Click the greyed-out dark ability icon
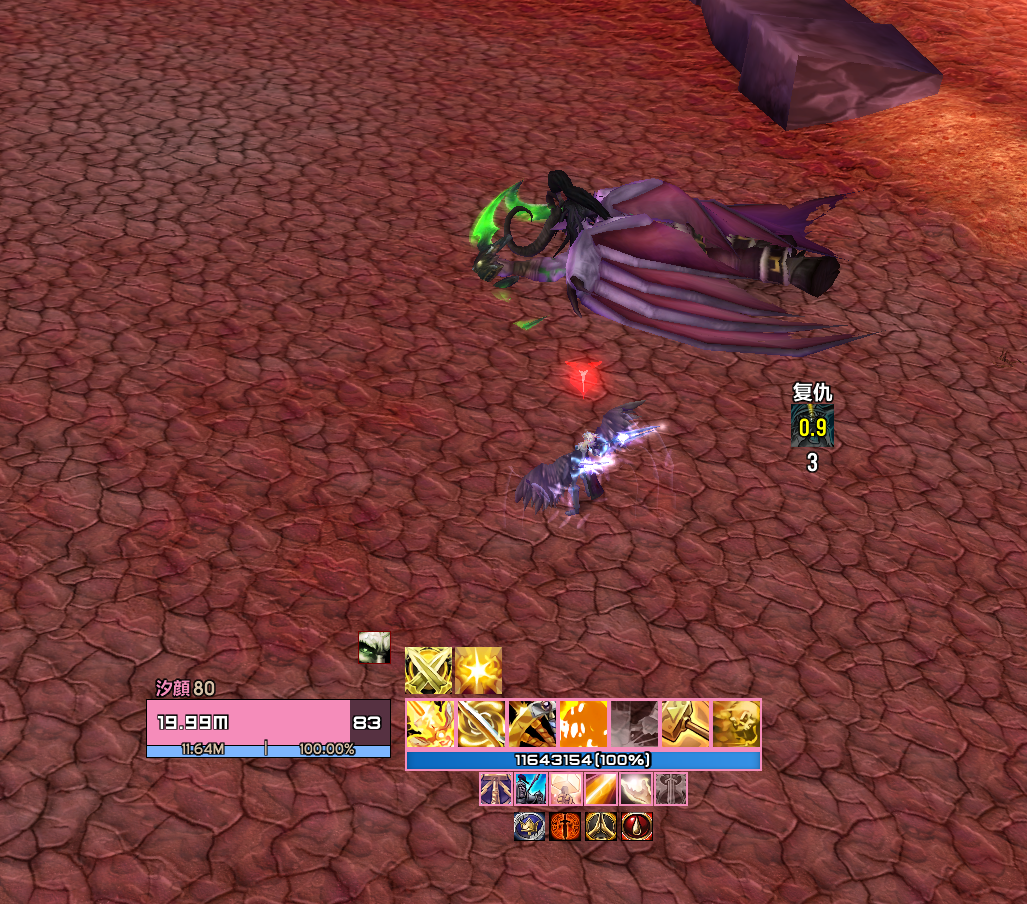This screenshot has width=1027, height=904. (x=635, y=724)
